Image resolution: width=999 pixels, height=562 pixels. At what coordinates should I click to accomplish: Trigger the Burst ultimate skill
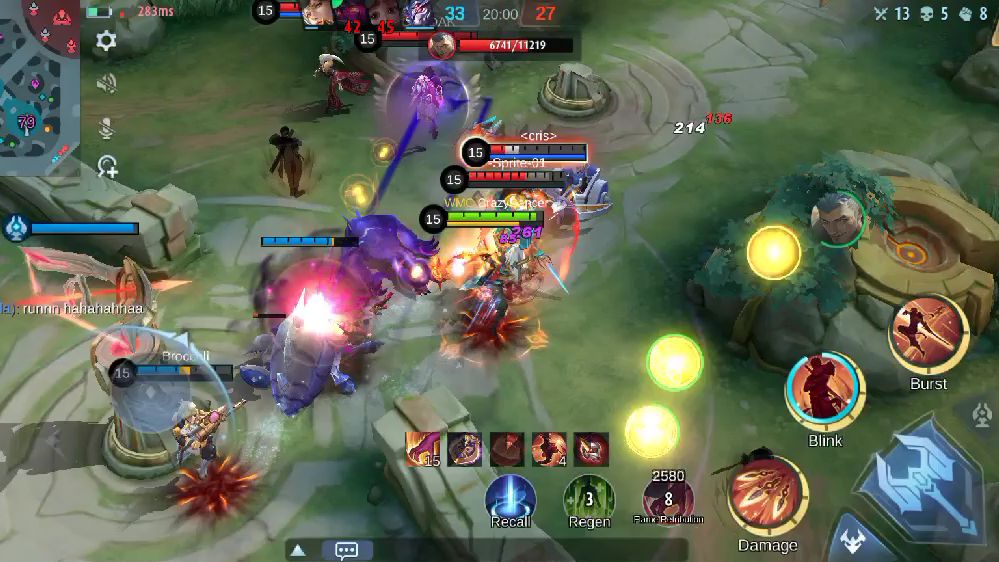tap(928, 335)
